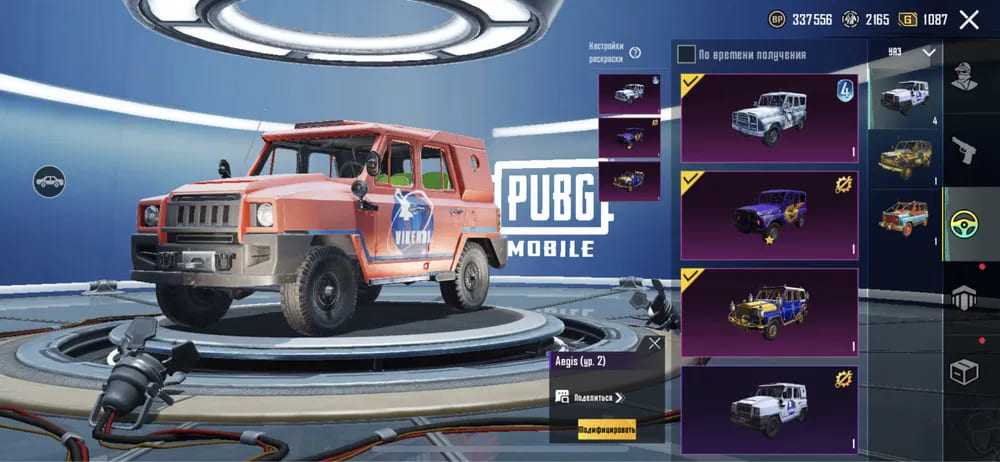1000x462 pixels.
Task: Select the white camo UAZ skin card
Action: [768, 118]
